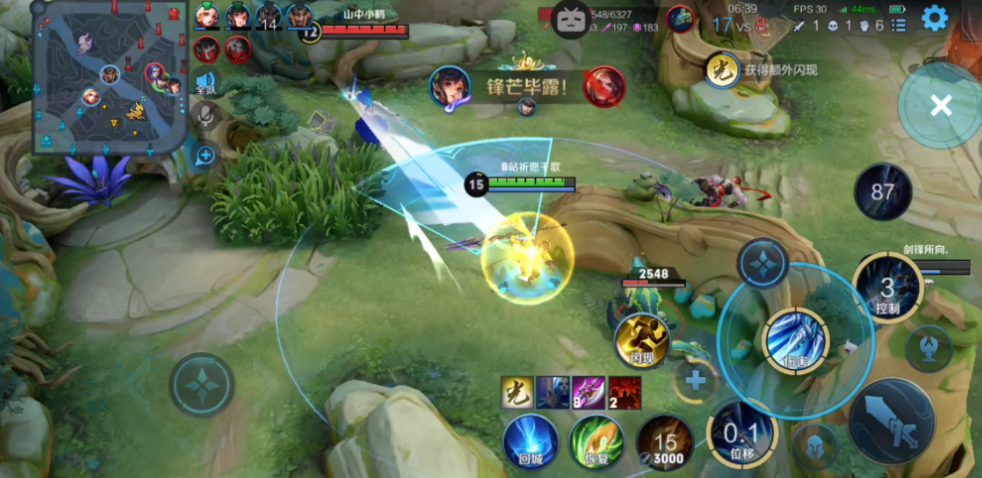Buy the suggested 3000 gold item
The image size is (982, 478).
pos(665,443)
